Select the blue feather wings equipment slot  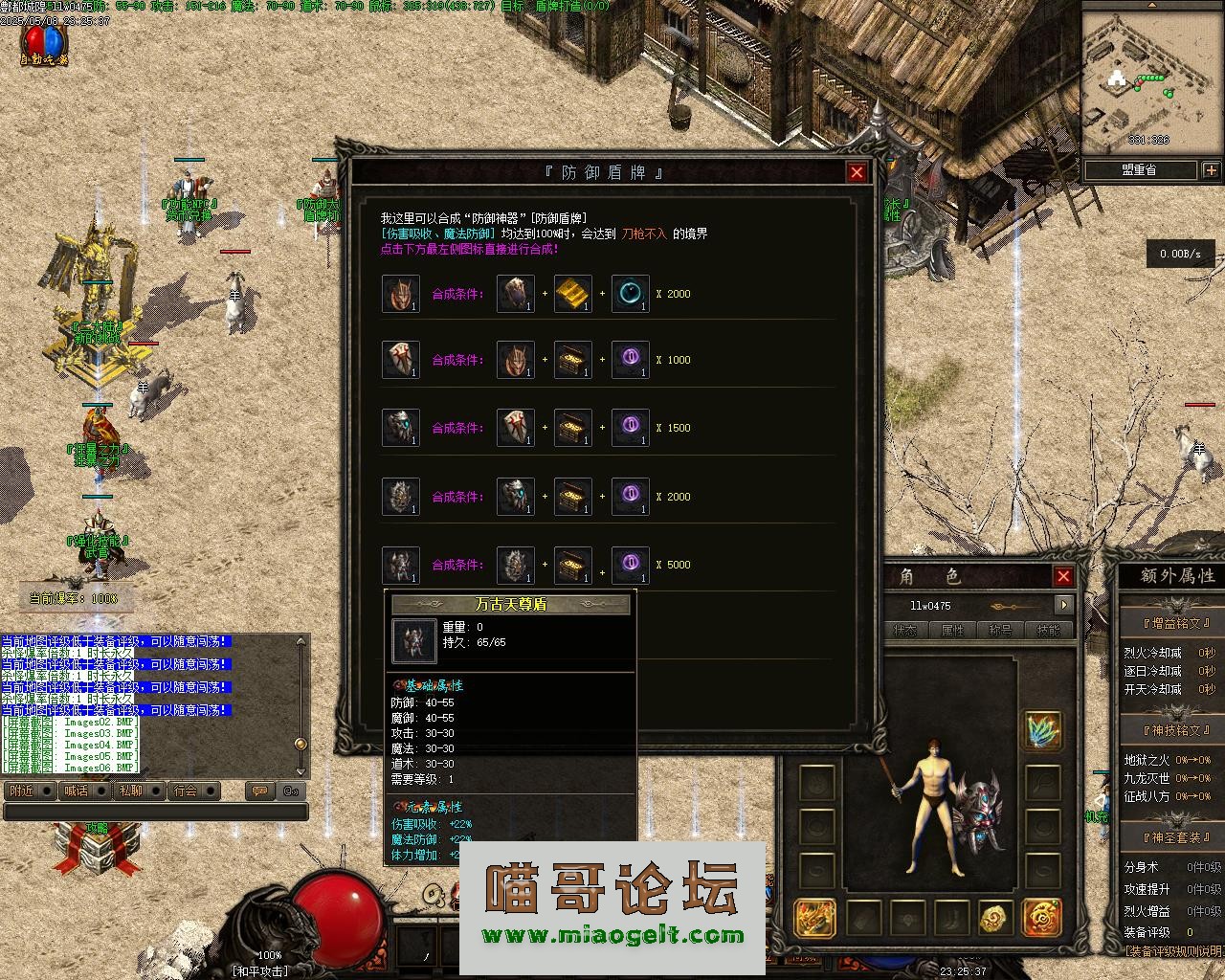click(1042, 731)
